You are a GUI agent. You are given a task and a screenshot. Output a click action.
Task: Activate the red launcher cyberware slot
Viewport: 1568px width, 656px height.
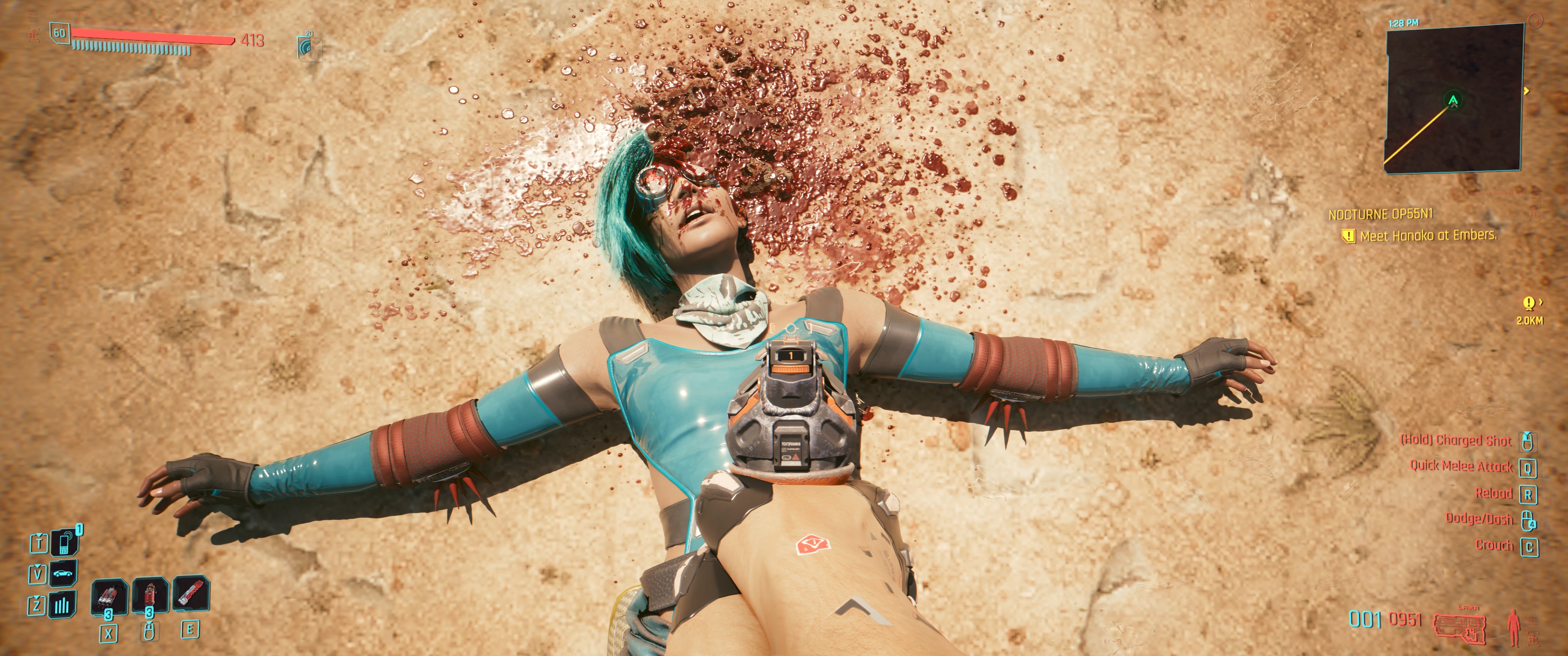point(191,594)
